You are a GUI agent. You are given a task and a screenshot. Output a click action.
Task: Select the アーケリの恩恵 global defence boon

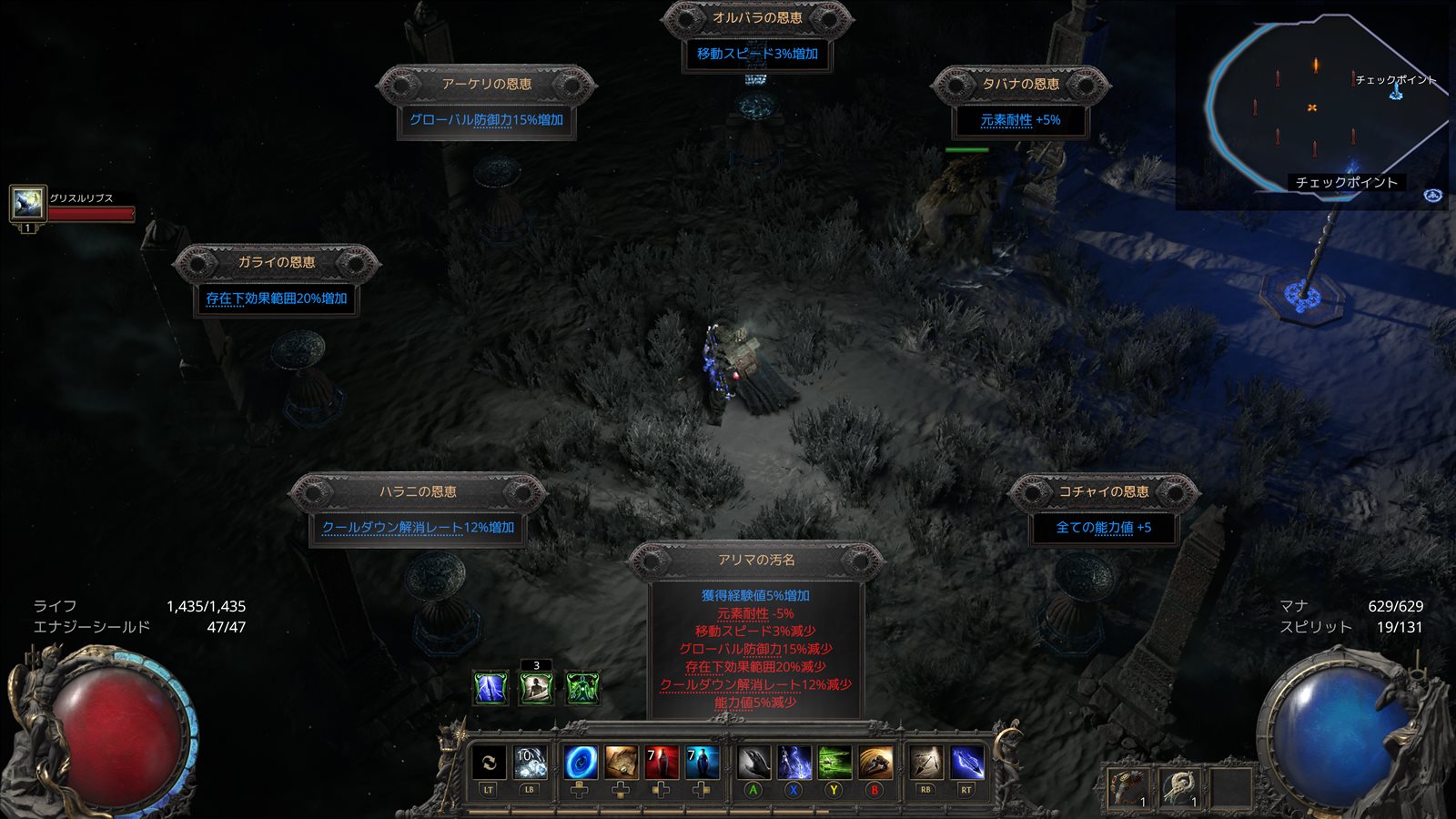(x=486, y=119)
